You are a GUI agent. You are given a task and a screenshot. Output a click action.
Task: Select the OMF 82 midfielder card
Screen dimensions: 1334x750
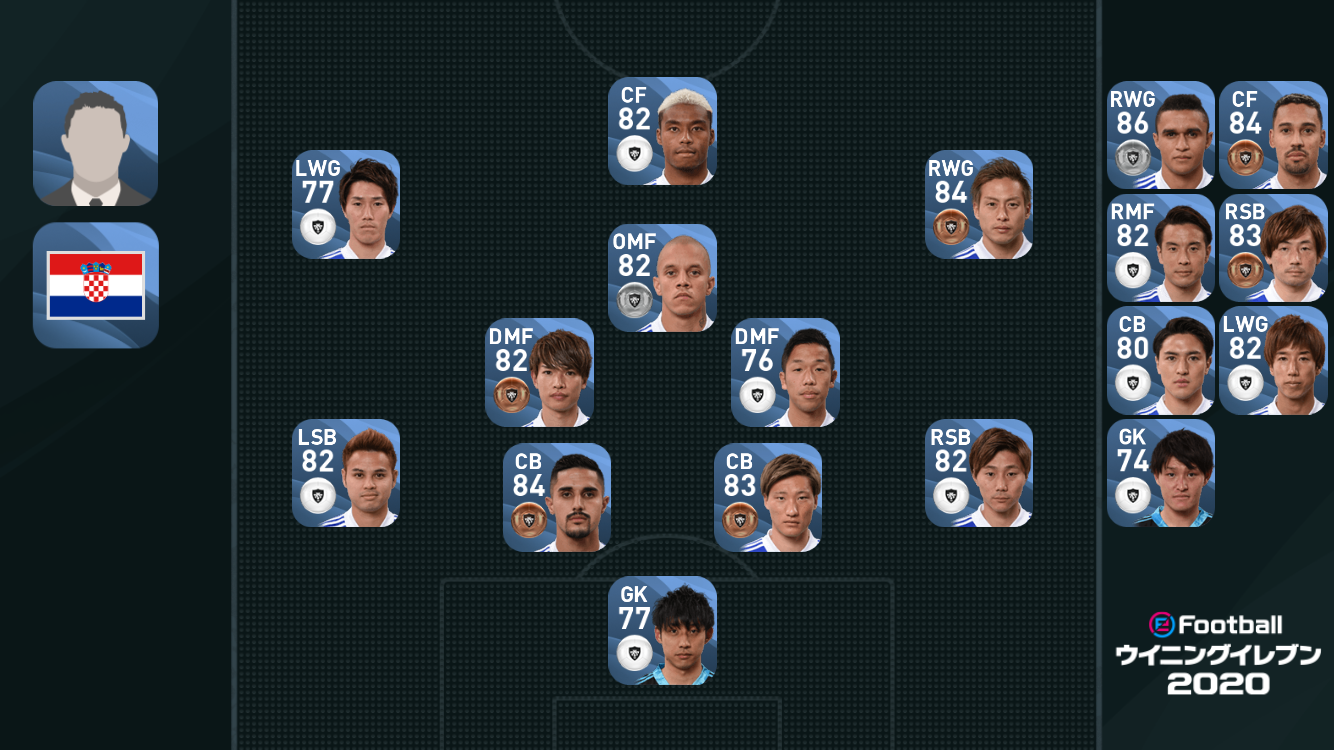tap(662, 277)
